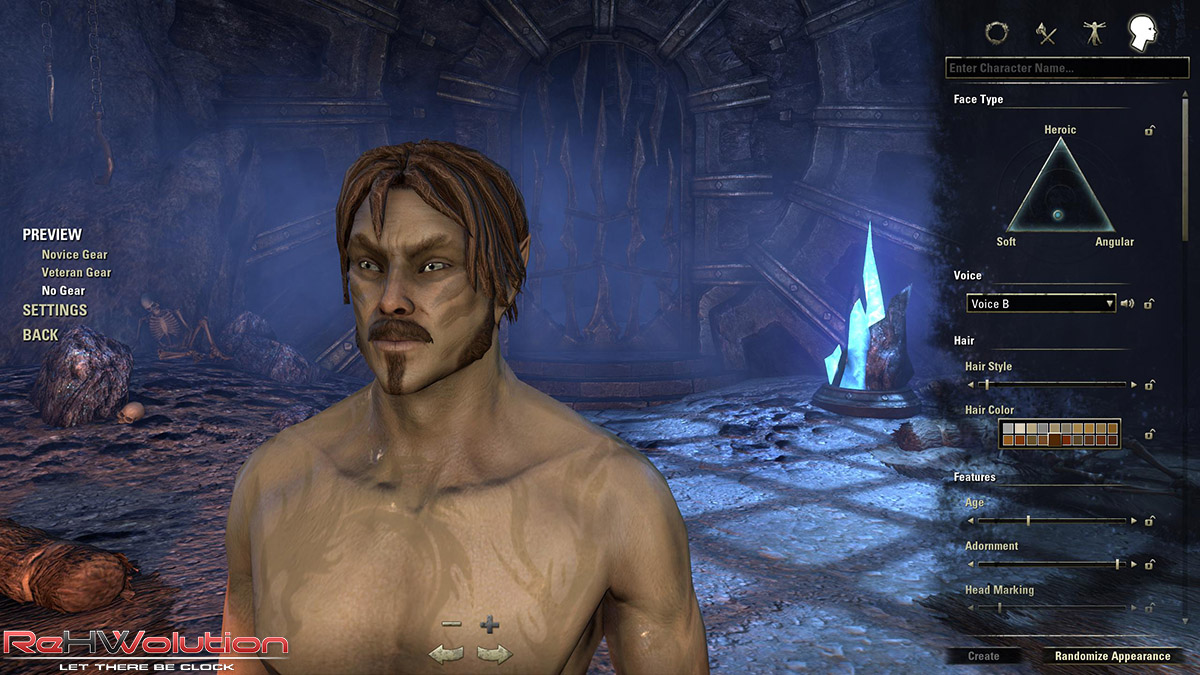Play the voice sample speaker icon
1200x675 pixels.
[1127, 303]
